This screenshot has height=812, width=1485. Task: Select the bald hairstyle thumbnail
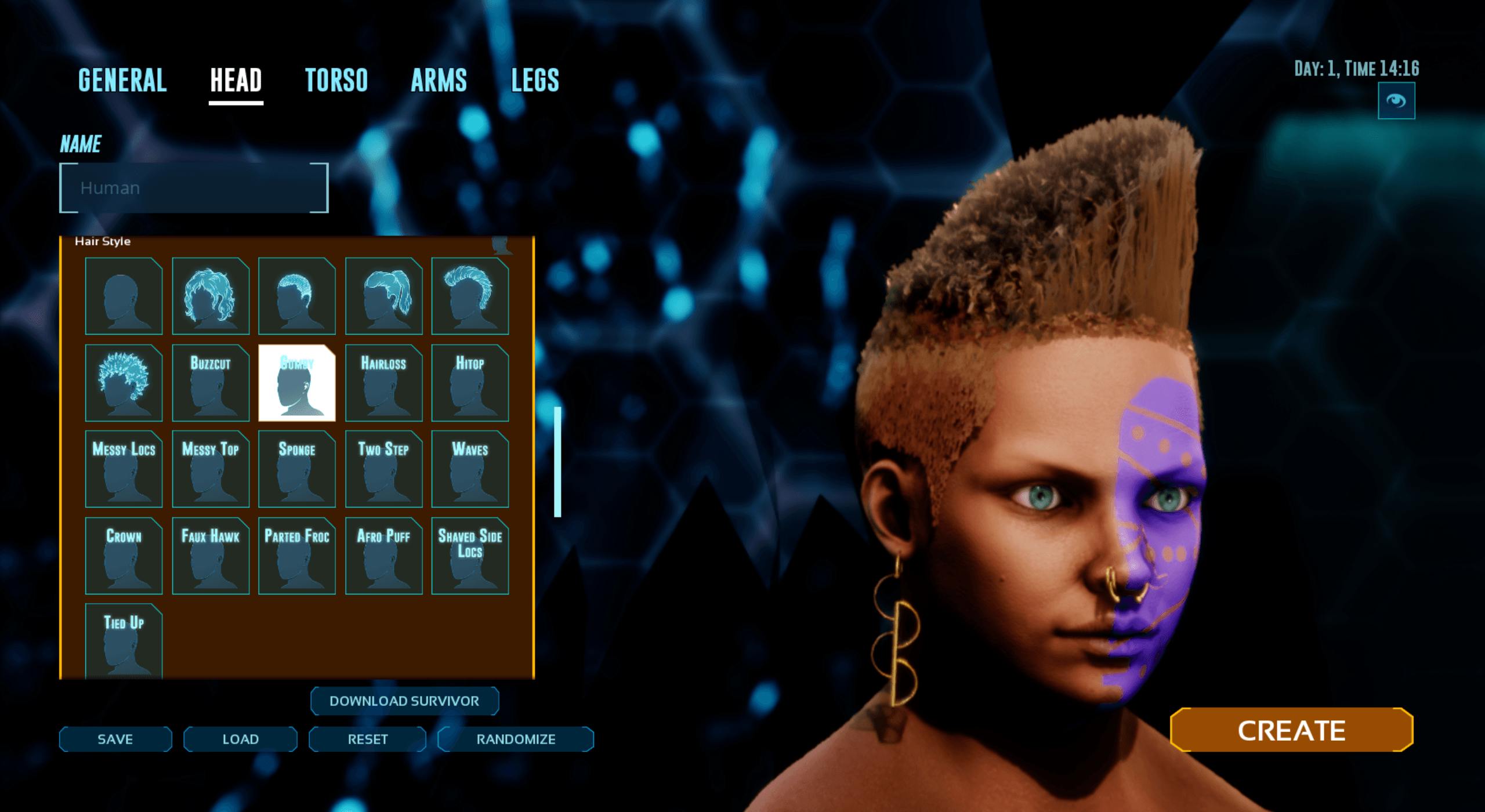pos(124,297)
